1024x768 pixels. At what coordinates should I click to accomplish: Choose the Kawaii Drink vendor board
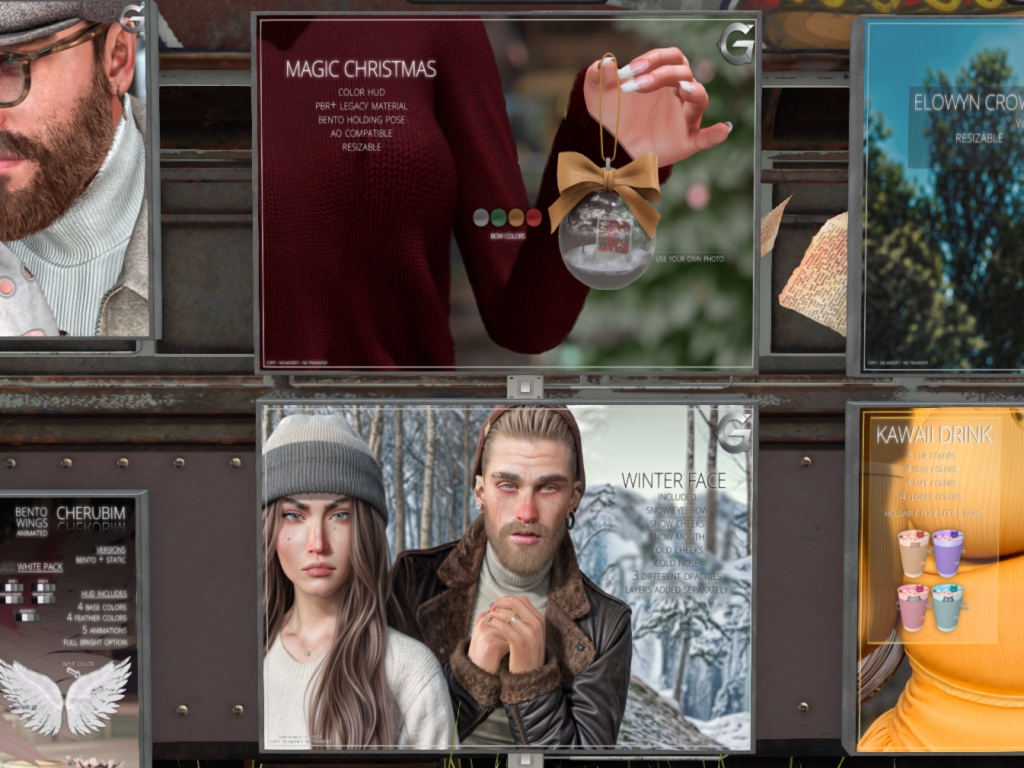coord(938,578)
